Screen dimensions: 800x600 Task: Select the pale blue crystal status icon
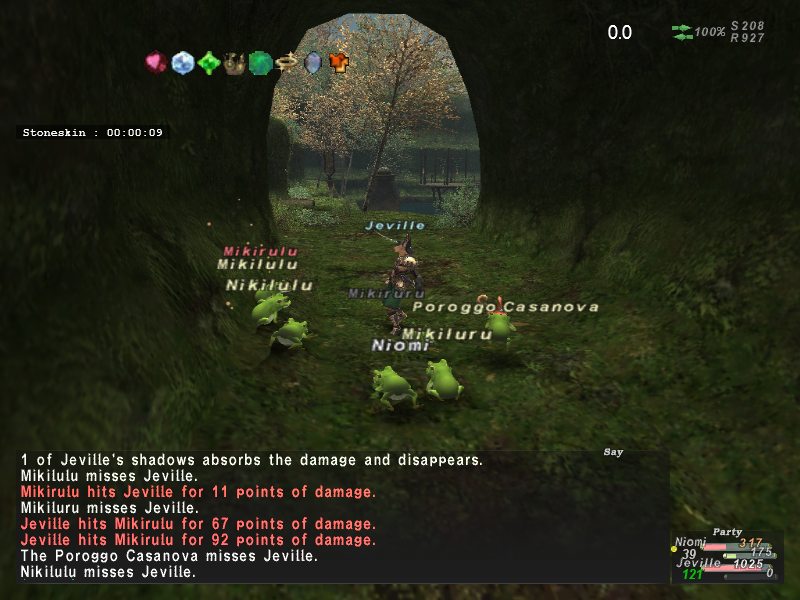(182, 63)
